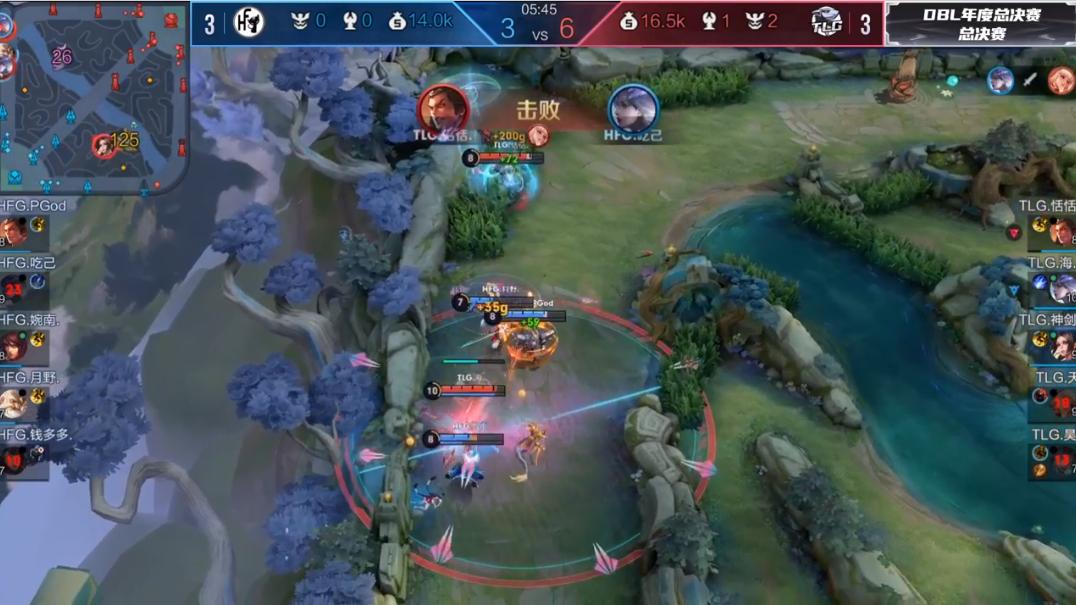Select player TLG.恬恬's portrait
Screen dimensions: 1076x605
[1061, 232]
